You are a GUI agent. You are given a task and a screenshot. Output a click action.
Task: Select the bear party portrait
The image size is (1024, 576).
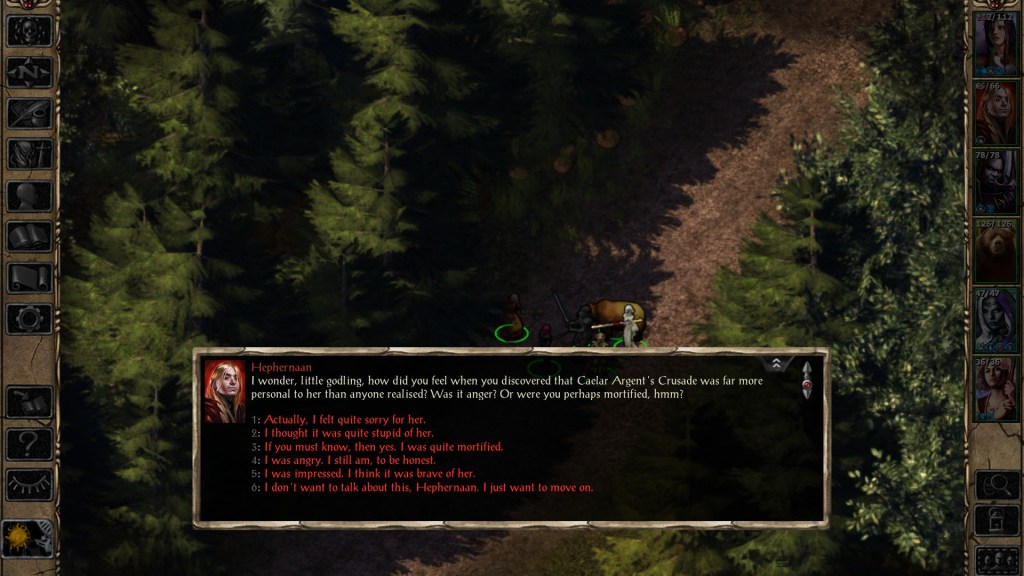996,251
